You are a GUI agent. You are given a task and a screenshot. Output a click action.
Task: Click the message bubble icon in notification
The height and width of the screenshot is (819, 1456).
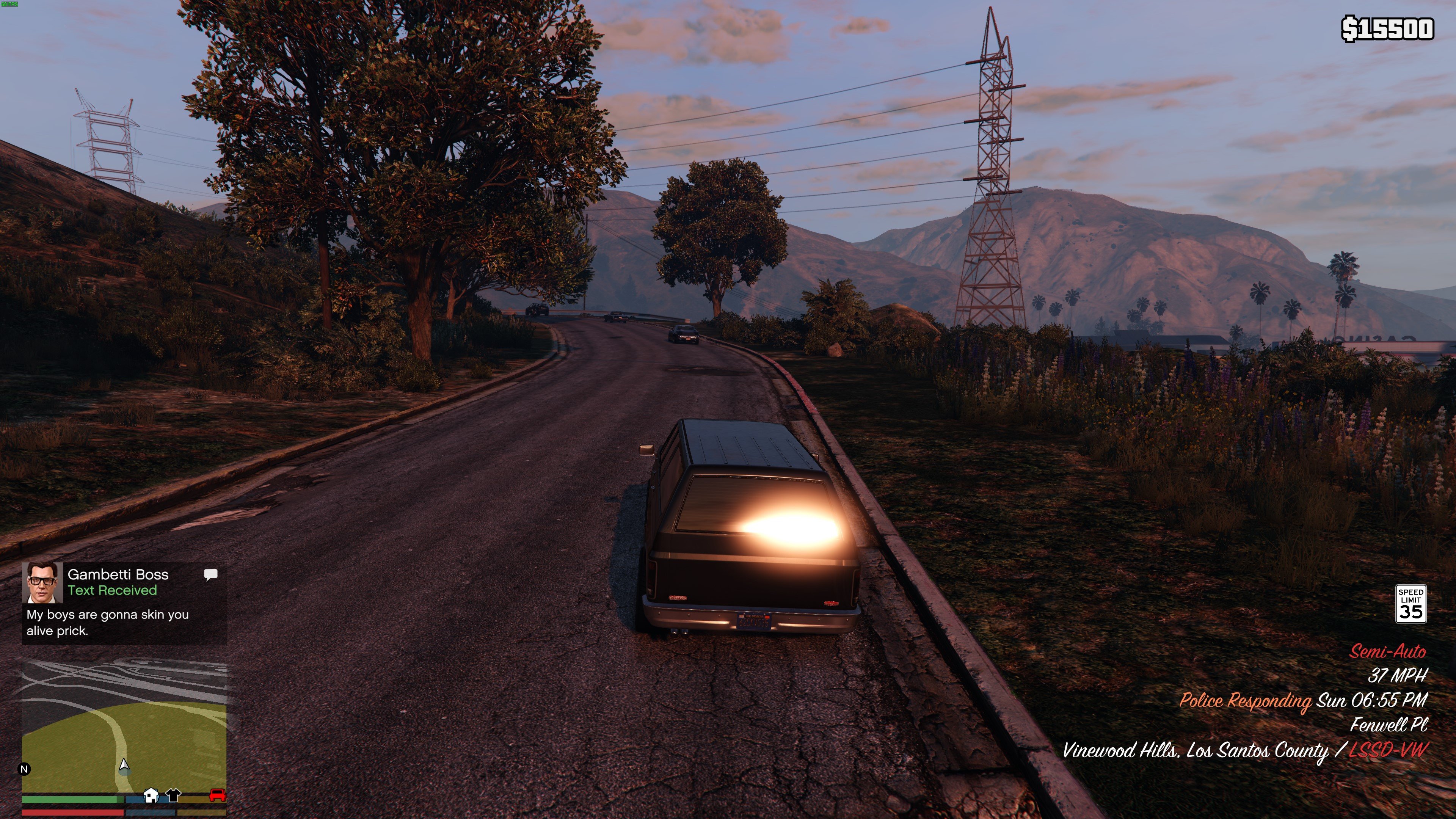pyautogui.click(x=210, y=575)
